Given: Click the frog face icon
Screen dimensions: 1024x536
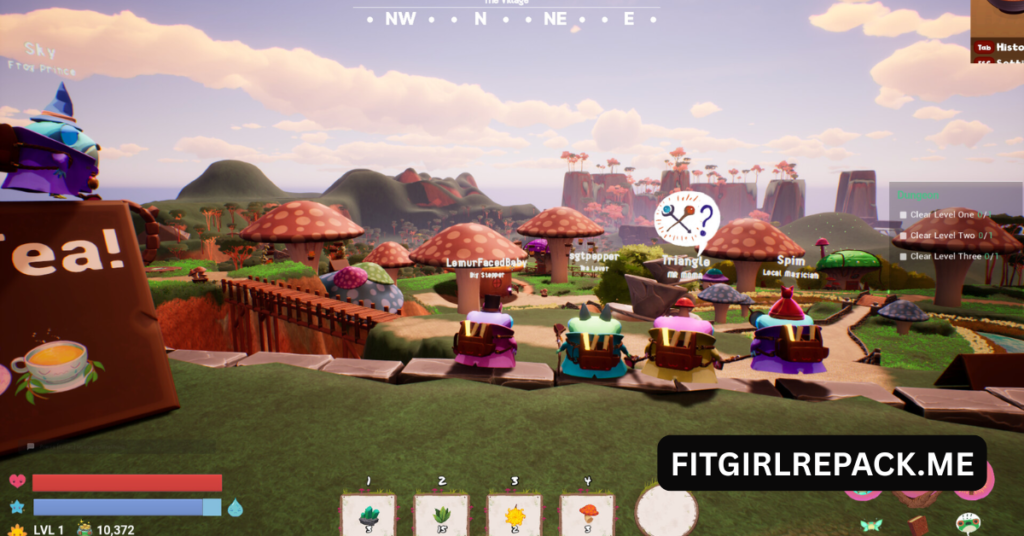Looking at the screenshot, I should click(x=968, y=523).
